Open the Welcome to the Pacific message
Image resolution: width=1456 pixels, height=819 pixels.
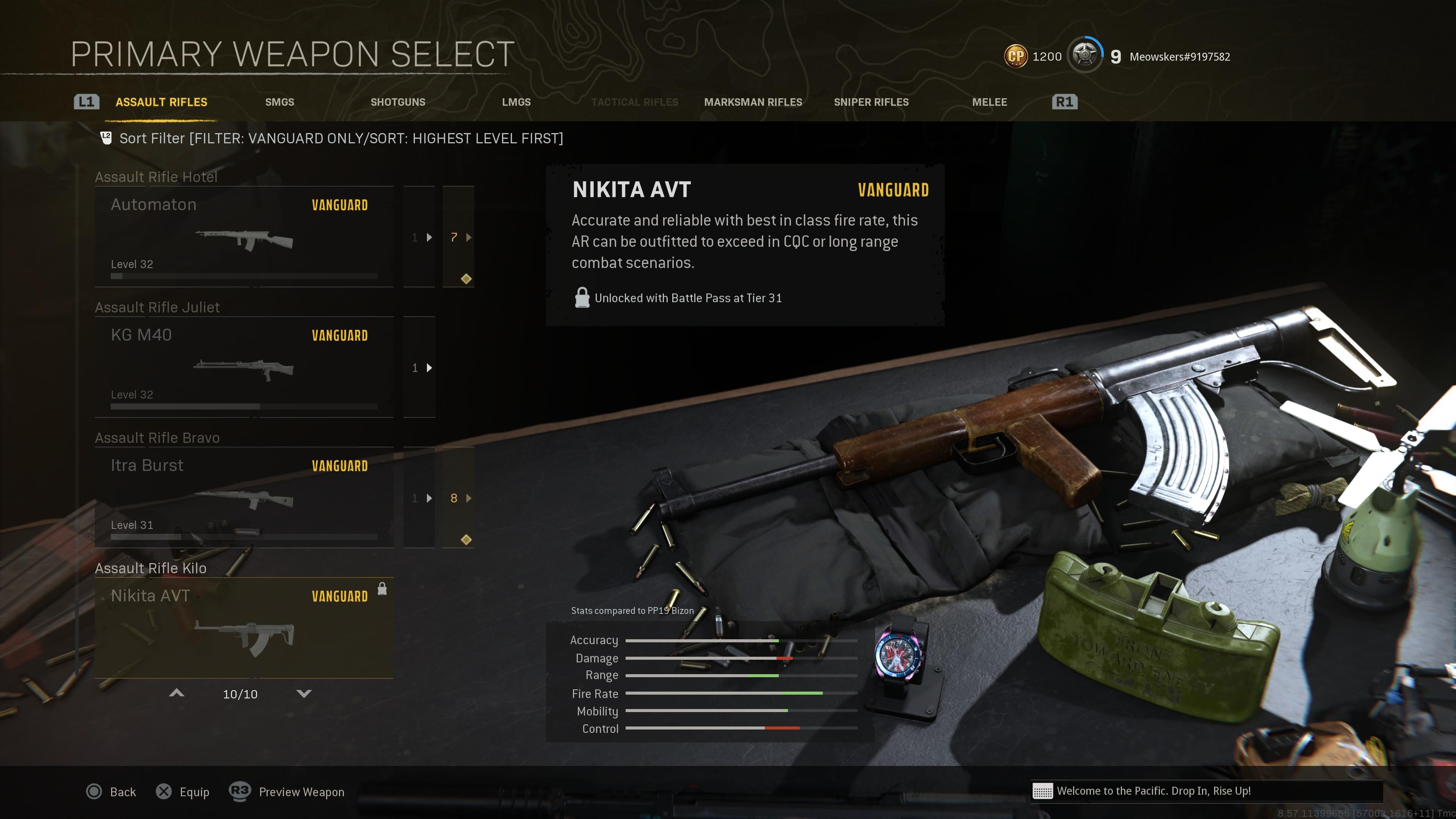pos(1153,791)
